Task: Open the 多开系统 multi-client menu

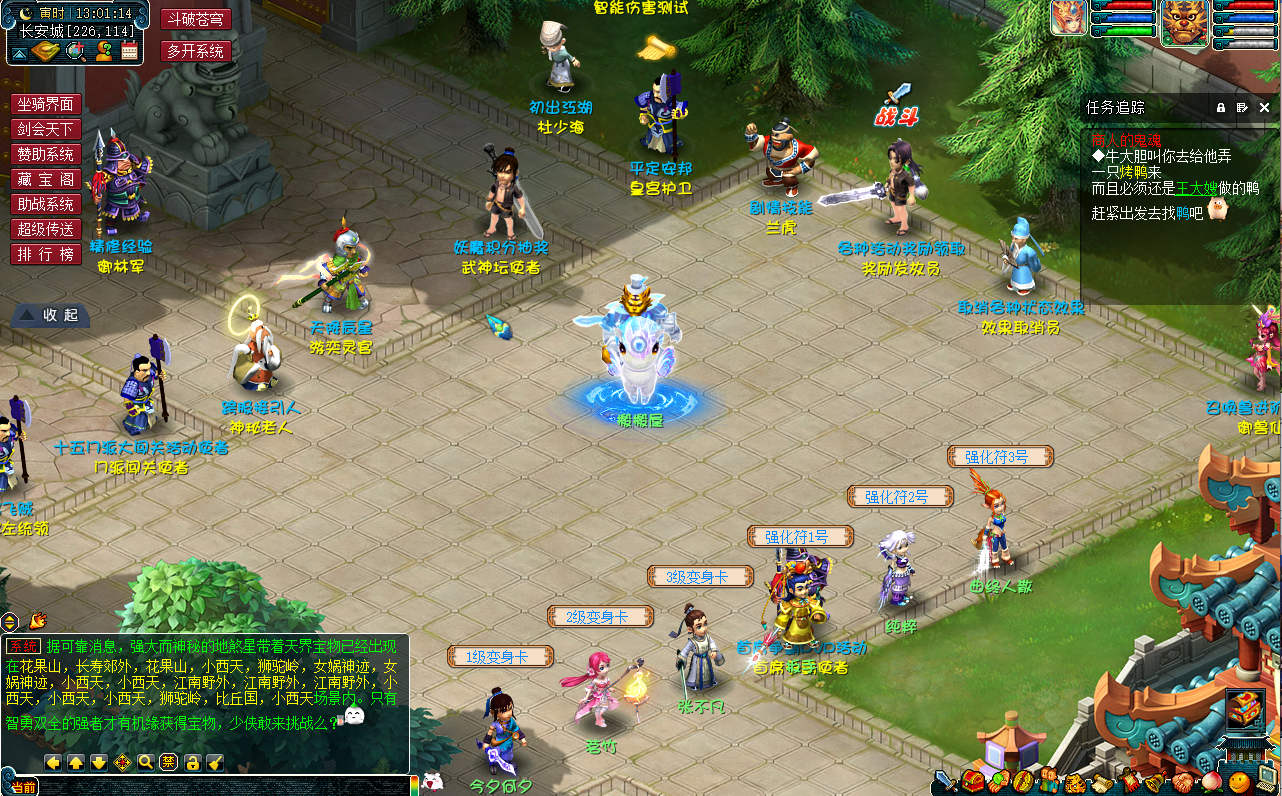Action: [196, 51]
